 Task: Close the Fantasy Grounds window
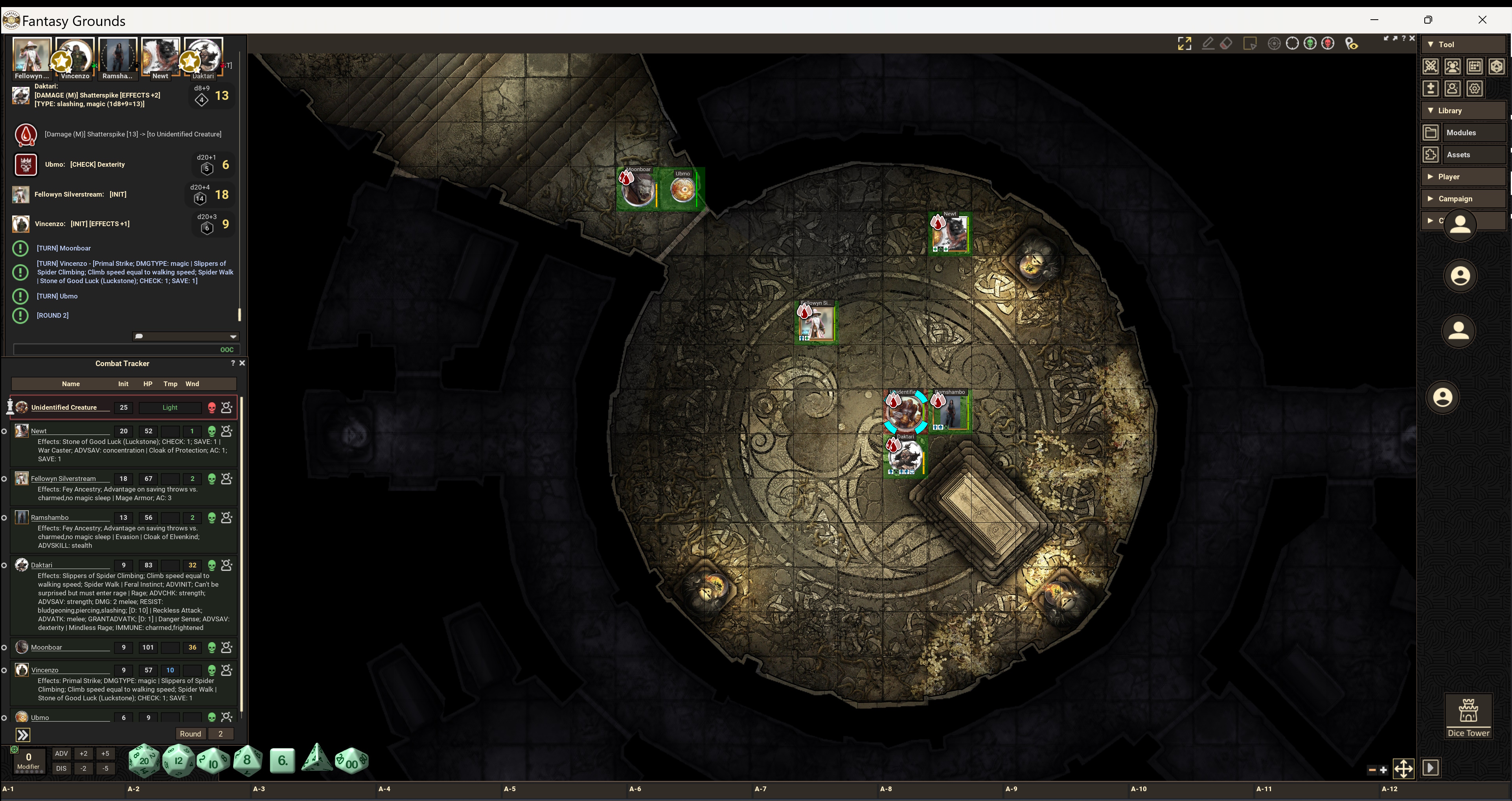tap(1482, 20)
